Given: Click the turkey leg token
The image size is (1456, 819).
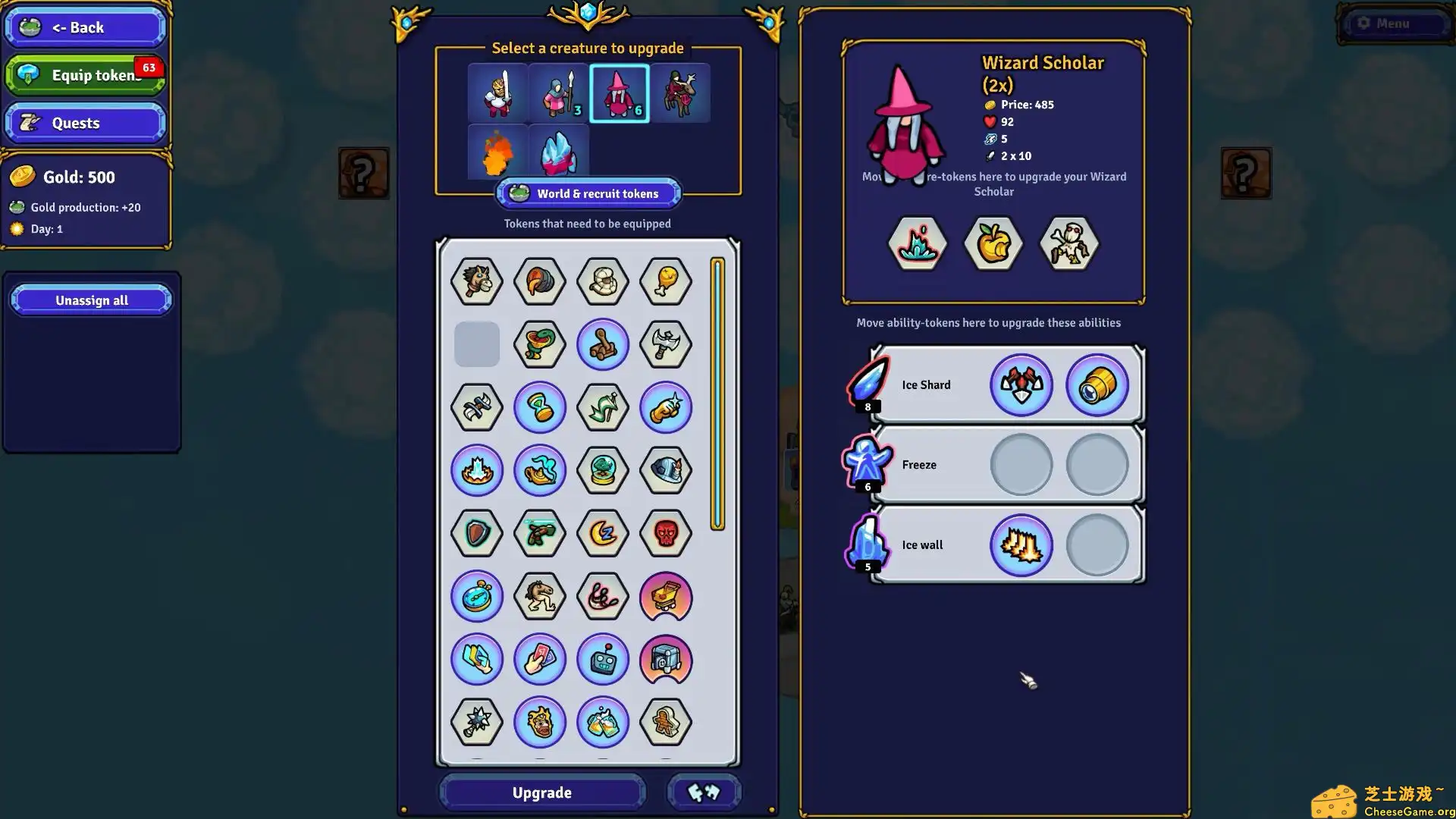Looking at the screenshot, I should coord(666,281).
